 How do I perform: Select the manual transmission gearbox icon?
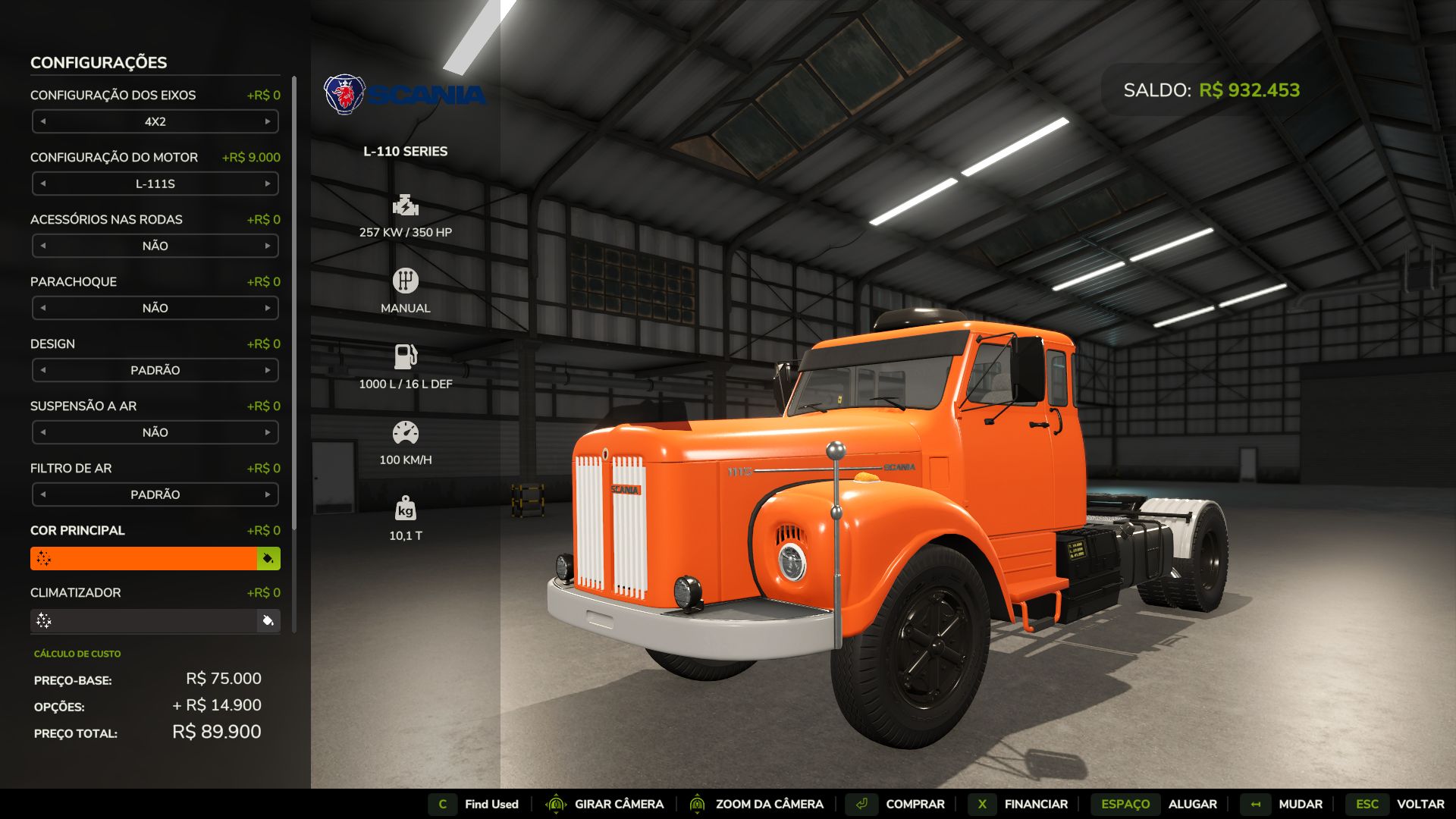406,280
